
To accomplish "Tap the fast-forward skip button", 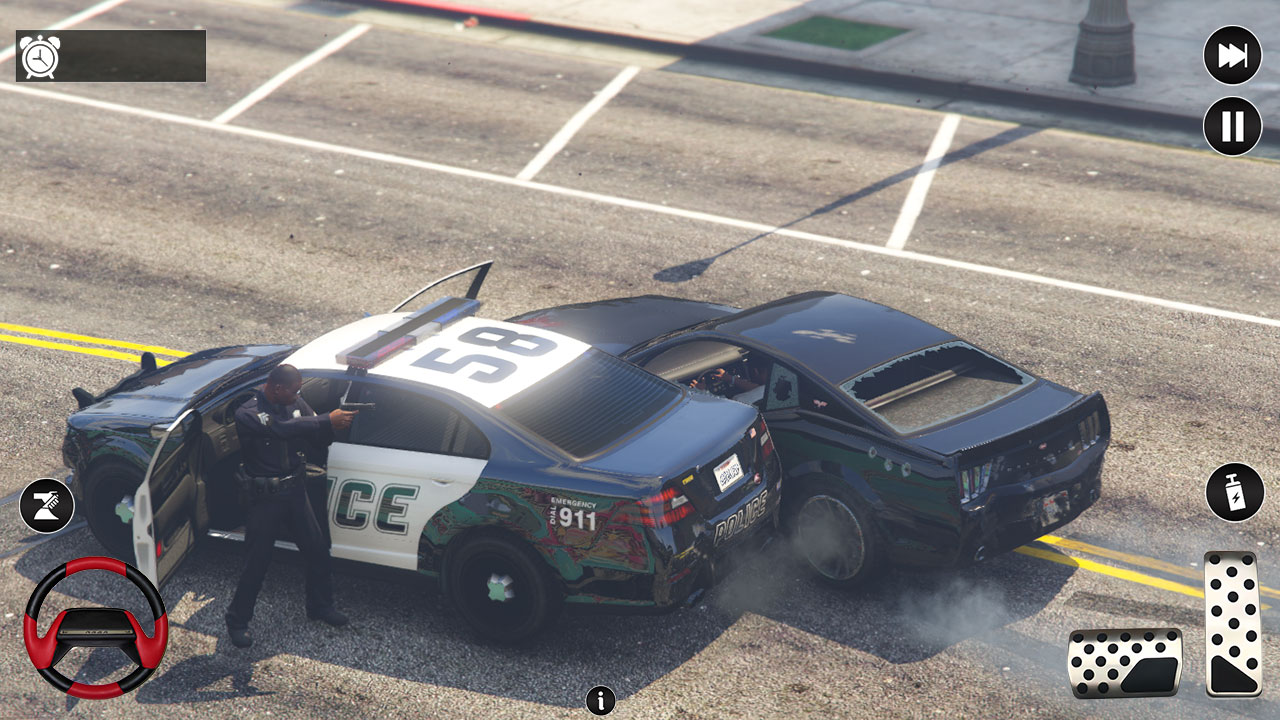I will 1232,55.
